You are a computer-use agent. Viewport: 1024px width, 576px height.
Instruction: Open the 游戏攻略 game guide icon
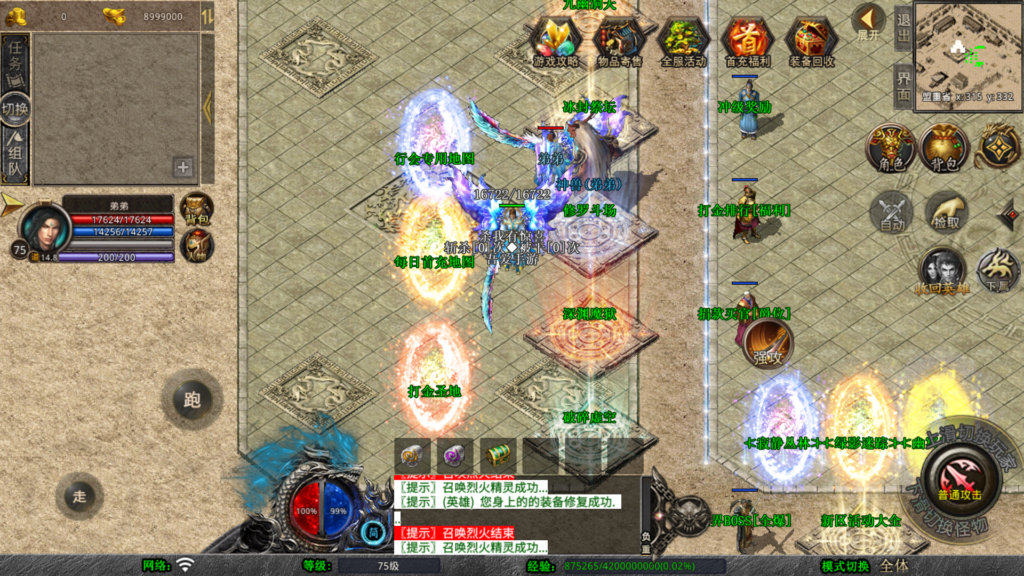point(555,40)
